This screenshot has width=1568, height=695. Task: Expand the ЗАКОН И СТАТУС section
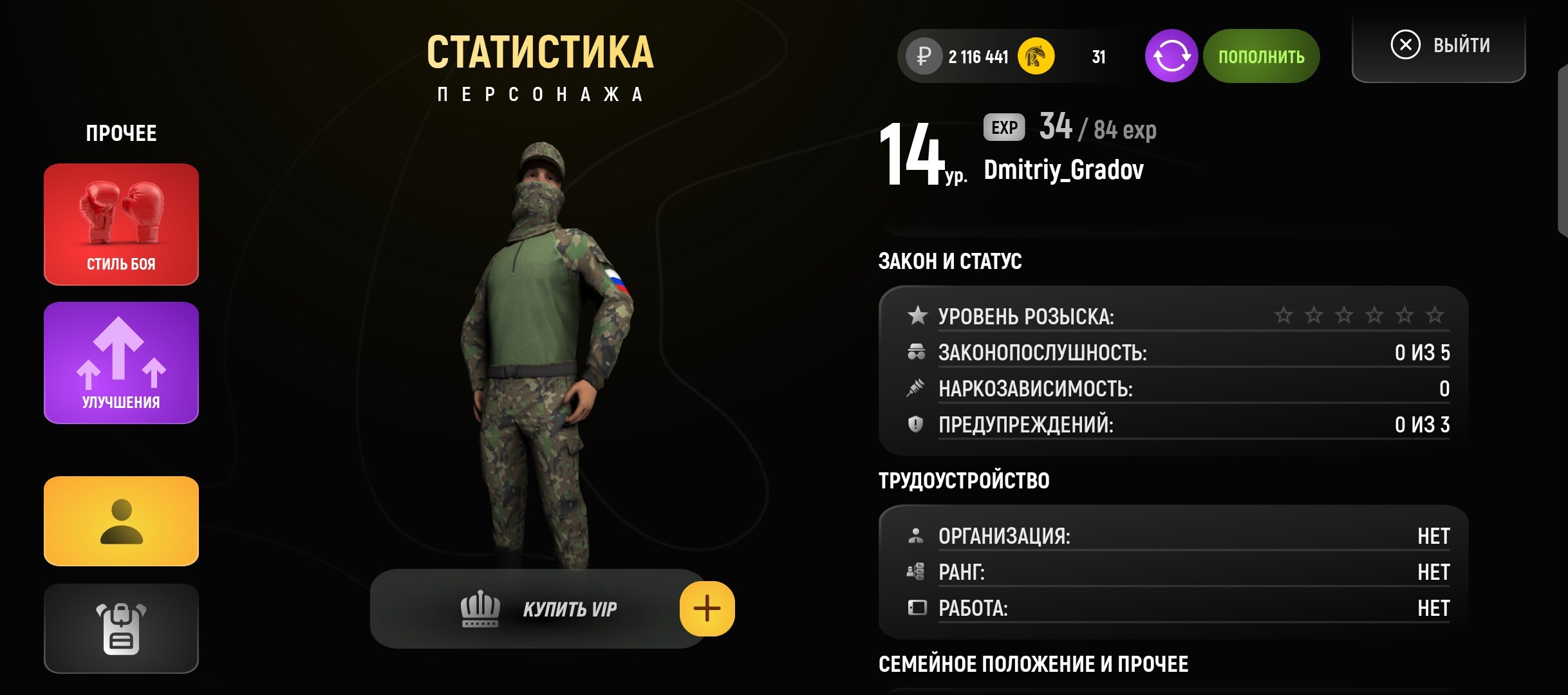click(951, 261)
